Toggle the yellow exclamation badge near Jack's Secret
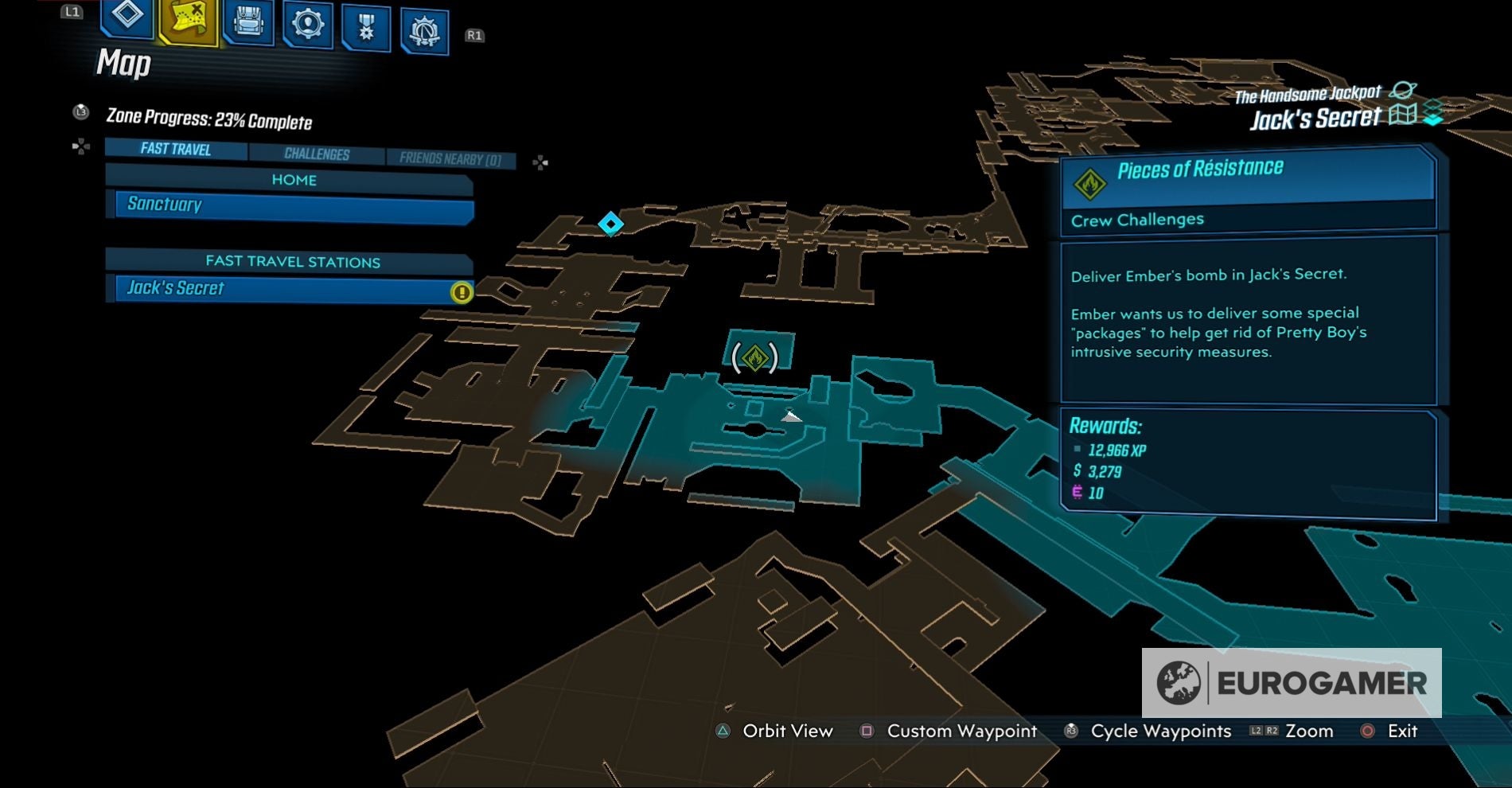The height and width of the screenshot is (788, 1512). [460, 293]
